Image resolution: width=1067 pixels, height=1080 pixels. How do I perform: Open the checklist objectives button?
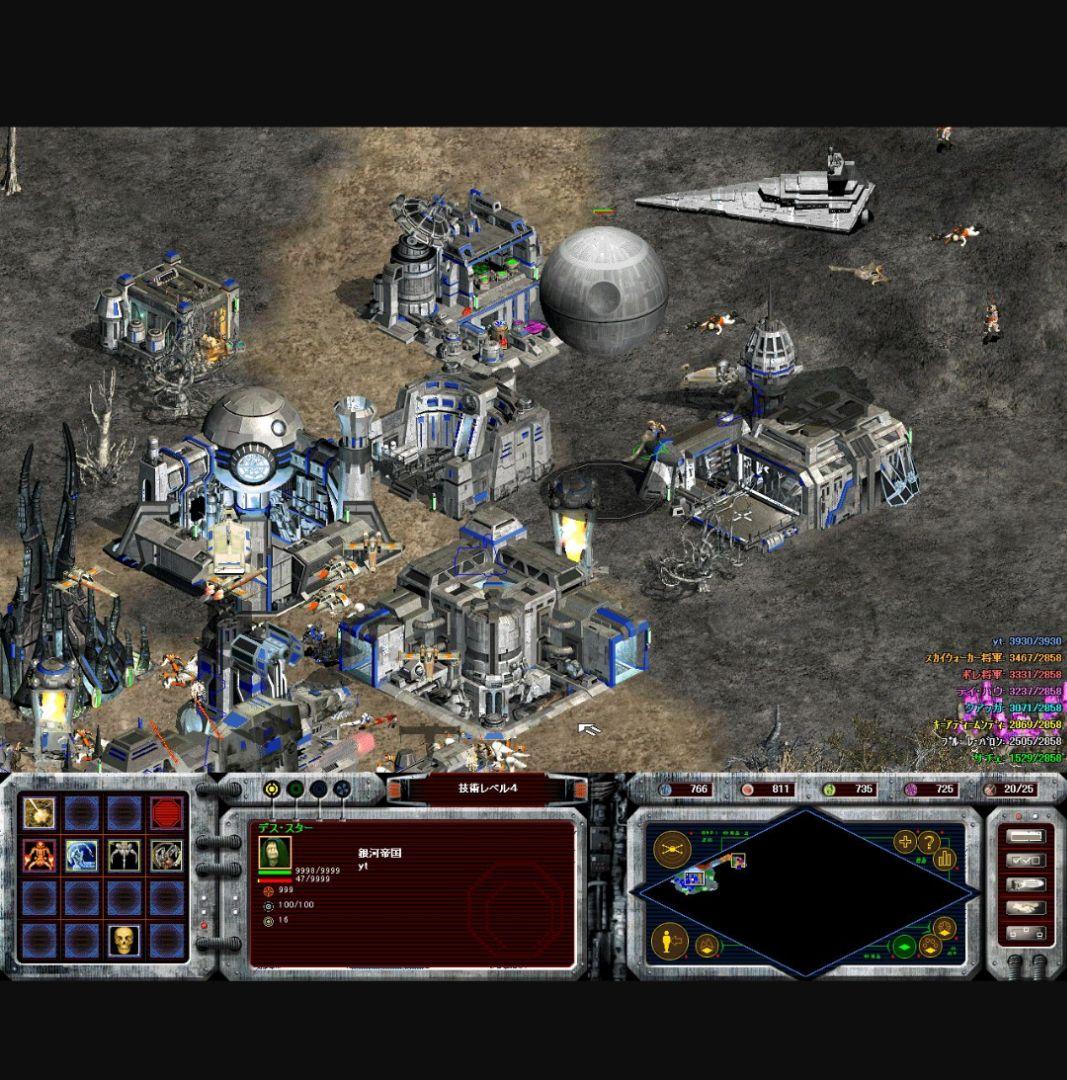tap(1026, 860)
